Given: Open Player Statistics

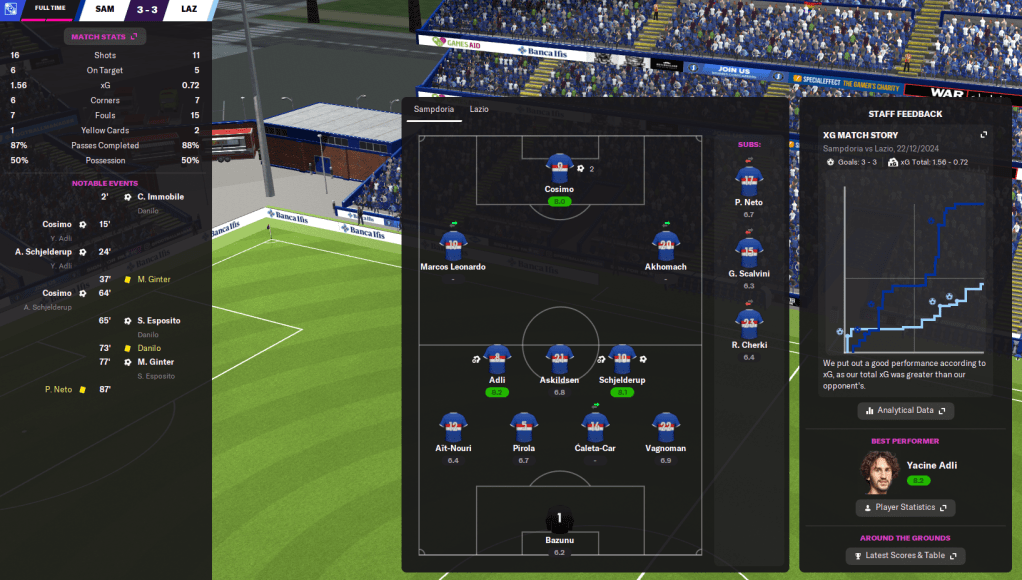Looking at the screenshot, I should click(905, 508).
